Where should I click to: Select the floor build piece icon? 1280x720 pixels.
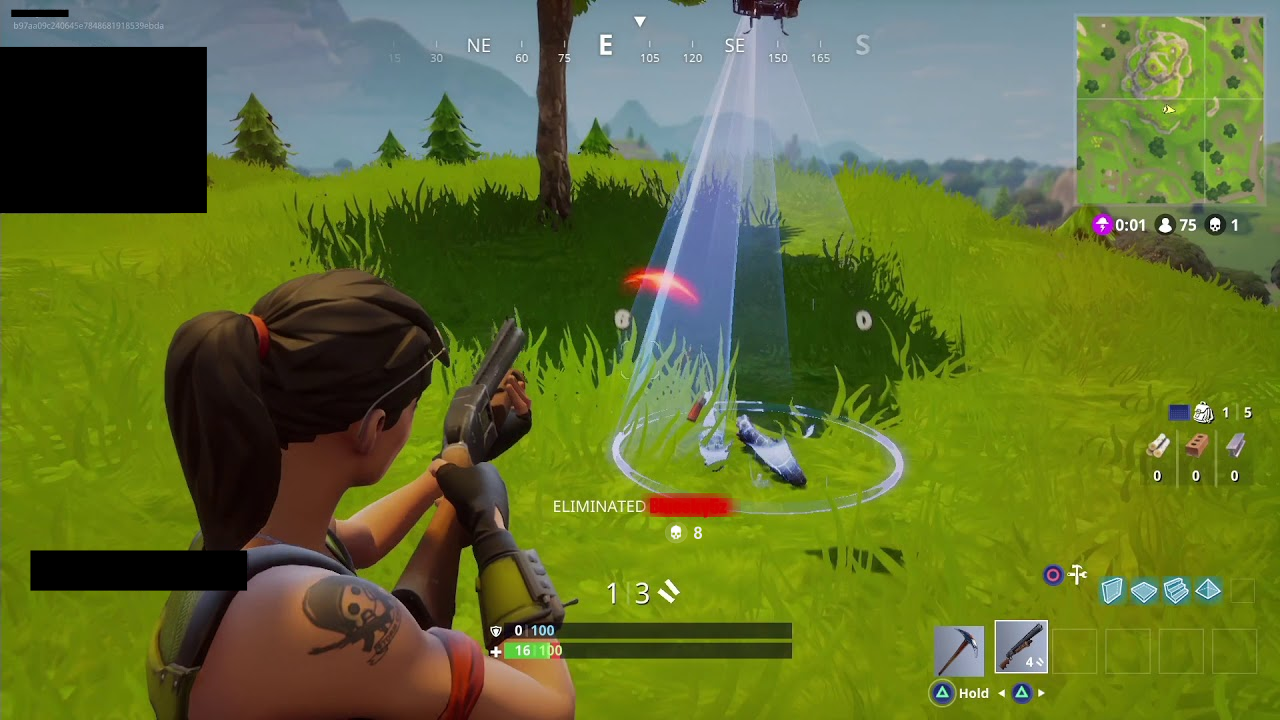coord(1143,591)
